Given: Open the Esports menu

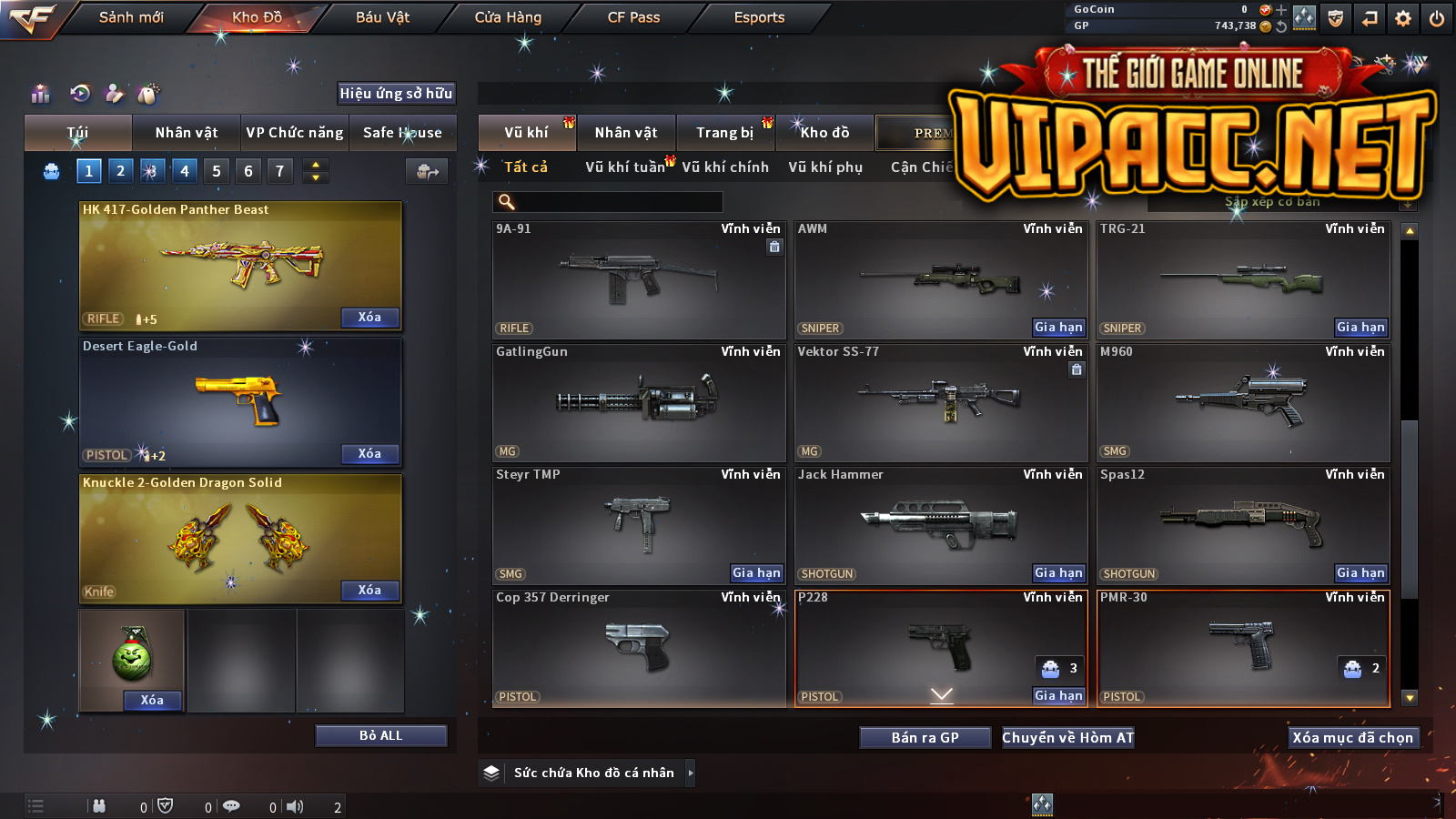Looking at the screenshot, I should click(x=759, y=17).
